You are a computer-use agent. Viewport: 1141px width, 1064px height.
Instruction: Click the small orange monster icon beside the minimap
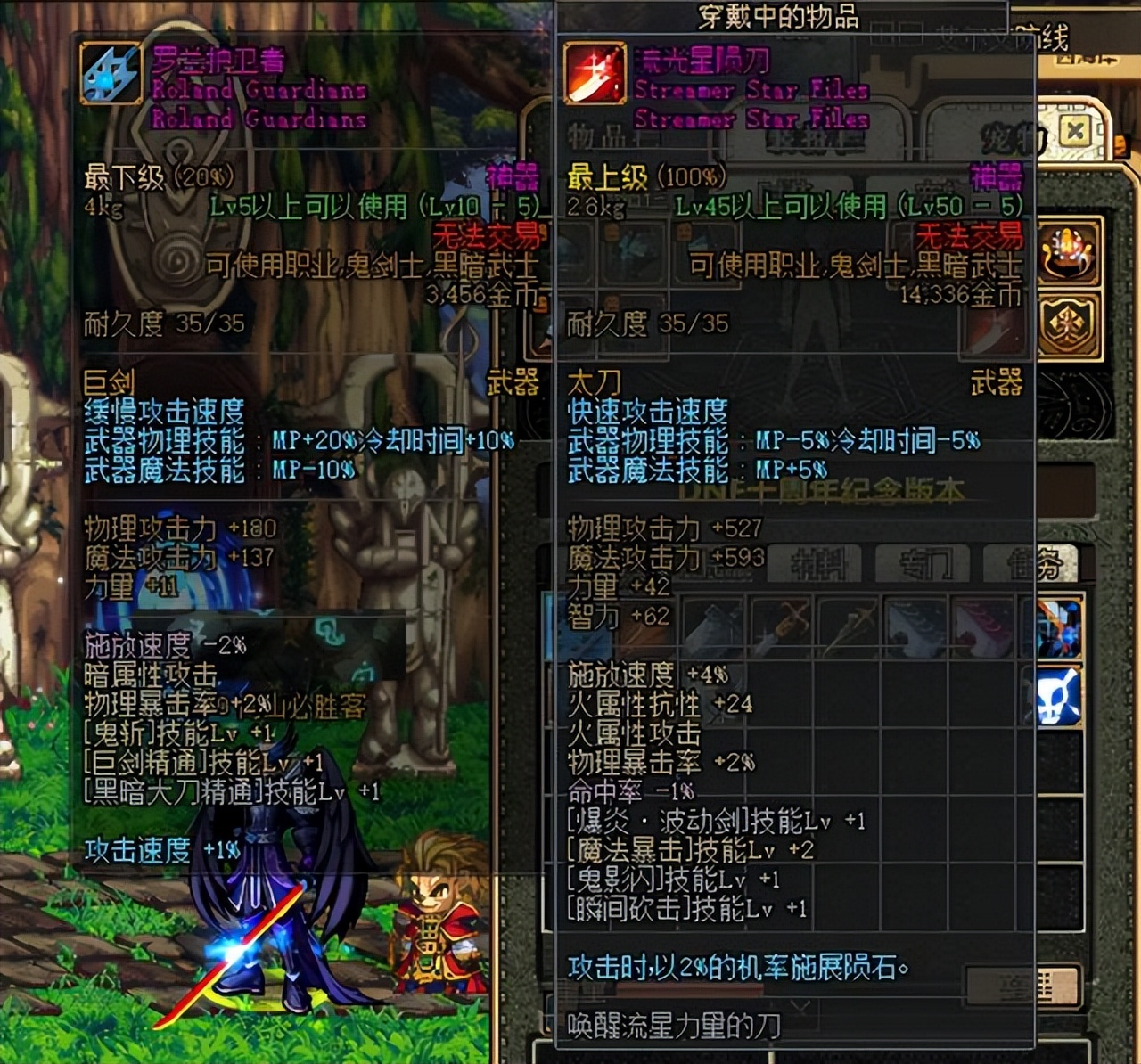(1120, 143)
